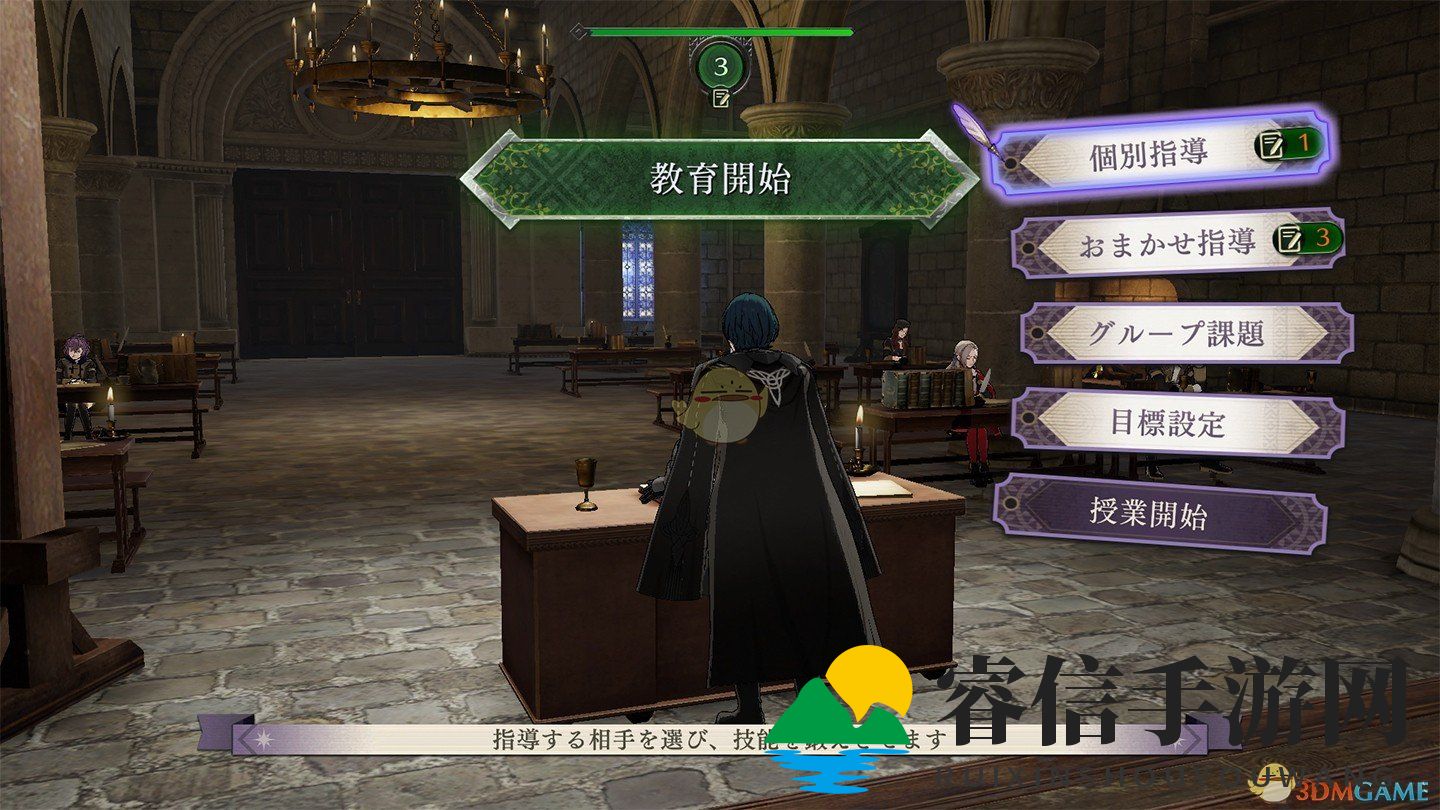Viewport: 1440px width, 810px height.
Task: Click the notebook icon below the points counter
Action: point(721,98)
